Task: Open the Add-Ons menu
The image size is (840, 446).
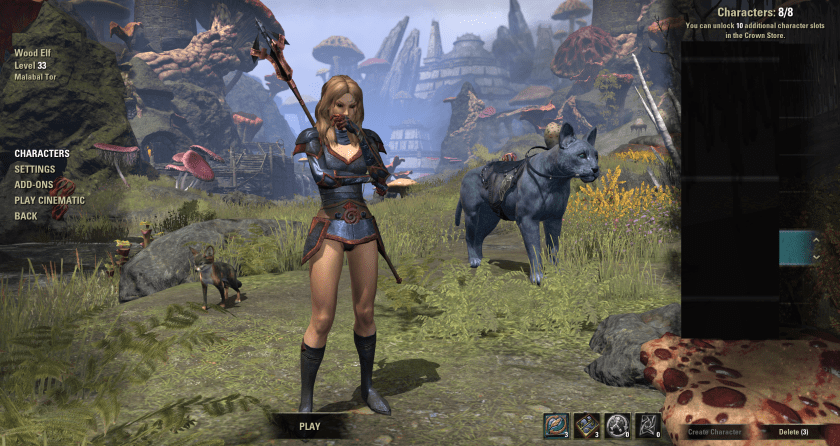Action: pos(34,185)
